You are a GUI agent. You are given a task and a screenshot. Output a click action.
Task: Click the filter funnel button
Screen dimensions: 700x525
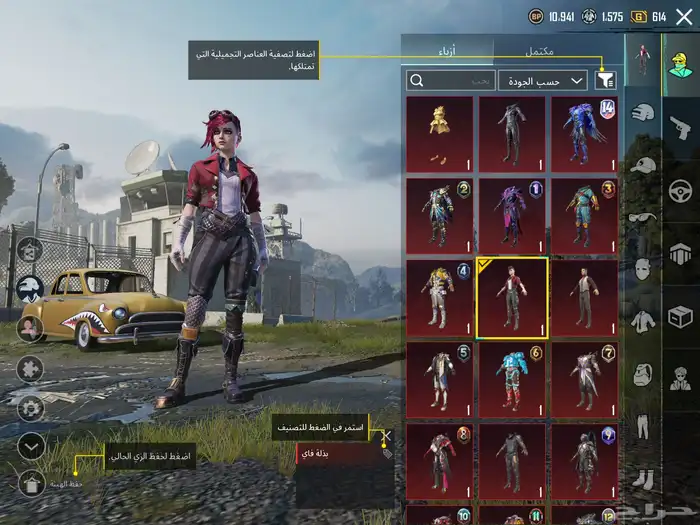tap(605, 80)
